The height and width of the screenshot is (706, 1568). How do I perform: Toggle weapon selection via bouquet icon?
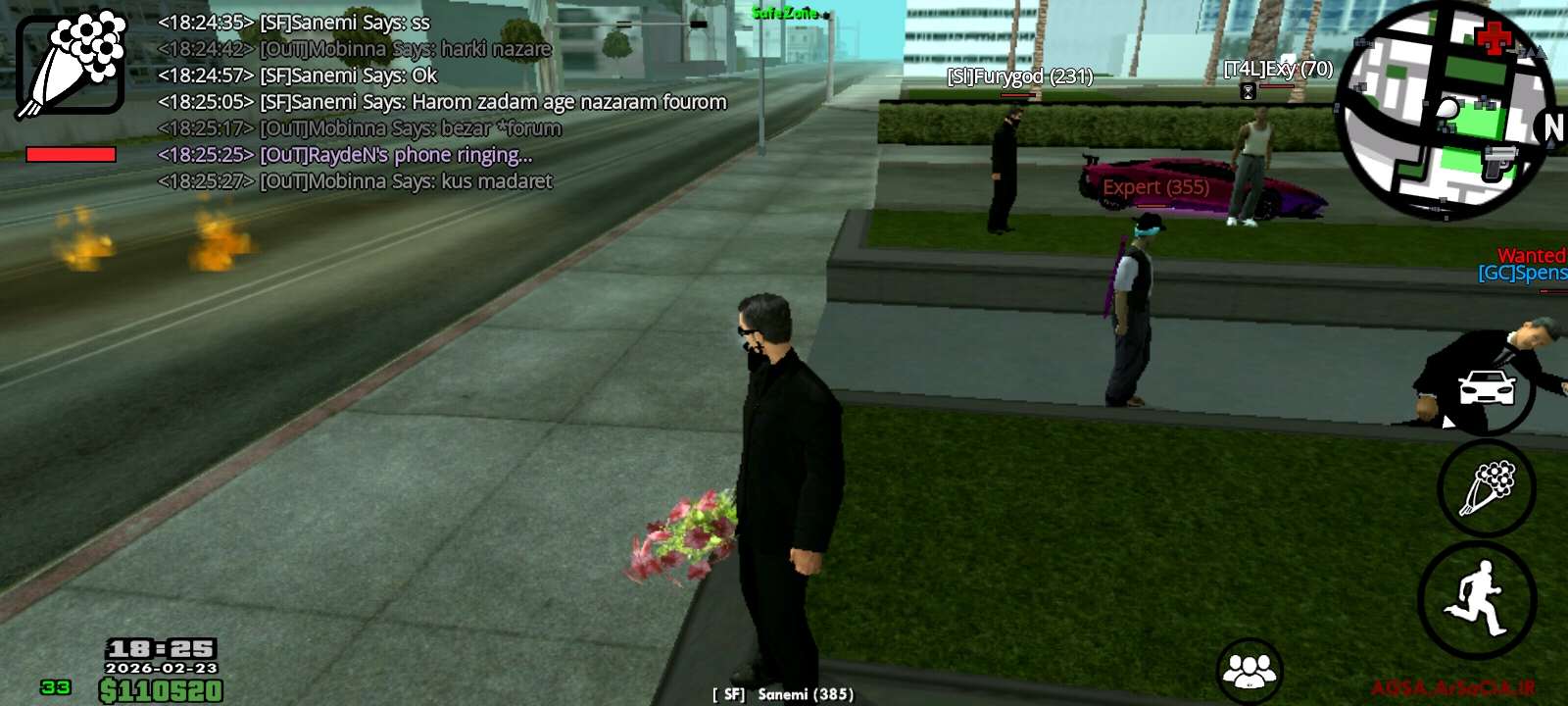click(1486, 490)
